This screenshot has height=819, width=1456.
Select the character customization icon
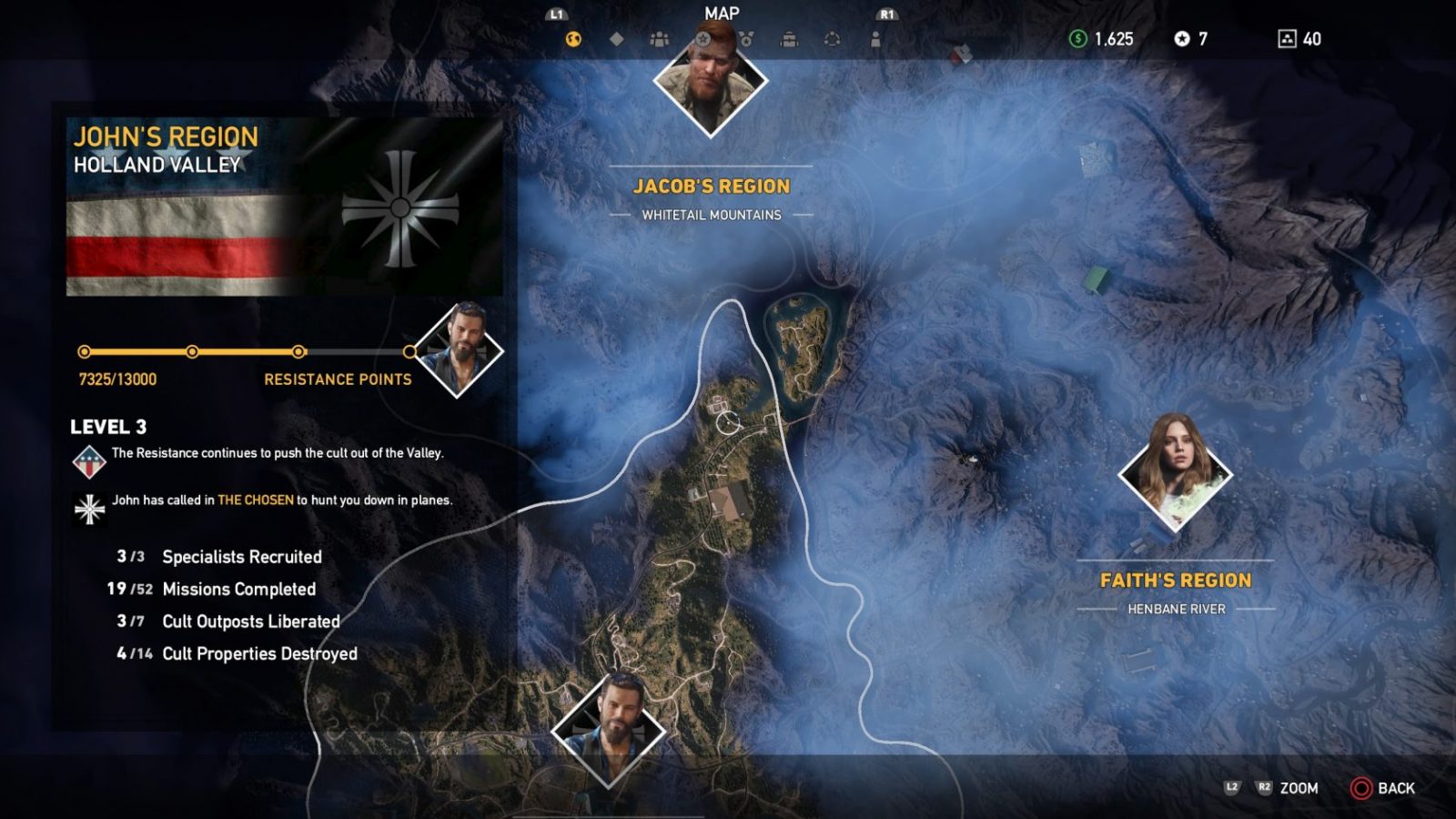click(x=875, y=40)
